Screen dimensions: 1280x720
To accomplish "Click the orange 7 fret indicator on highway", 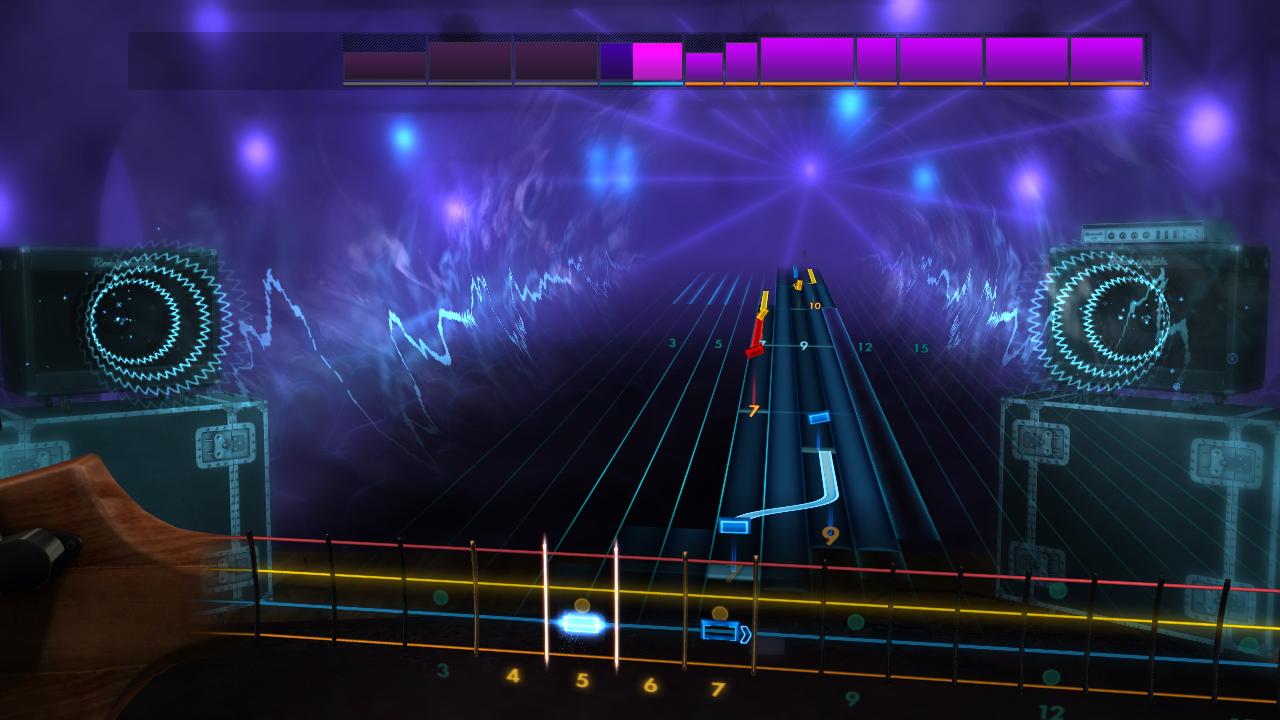I will 753,410.
